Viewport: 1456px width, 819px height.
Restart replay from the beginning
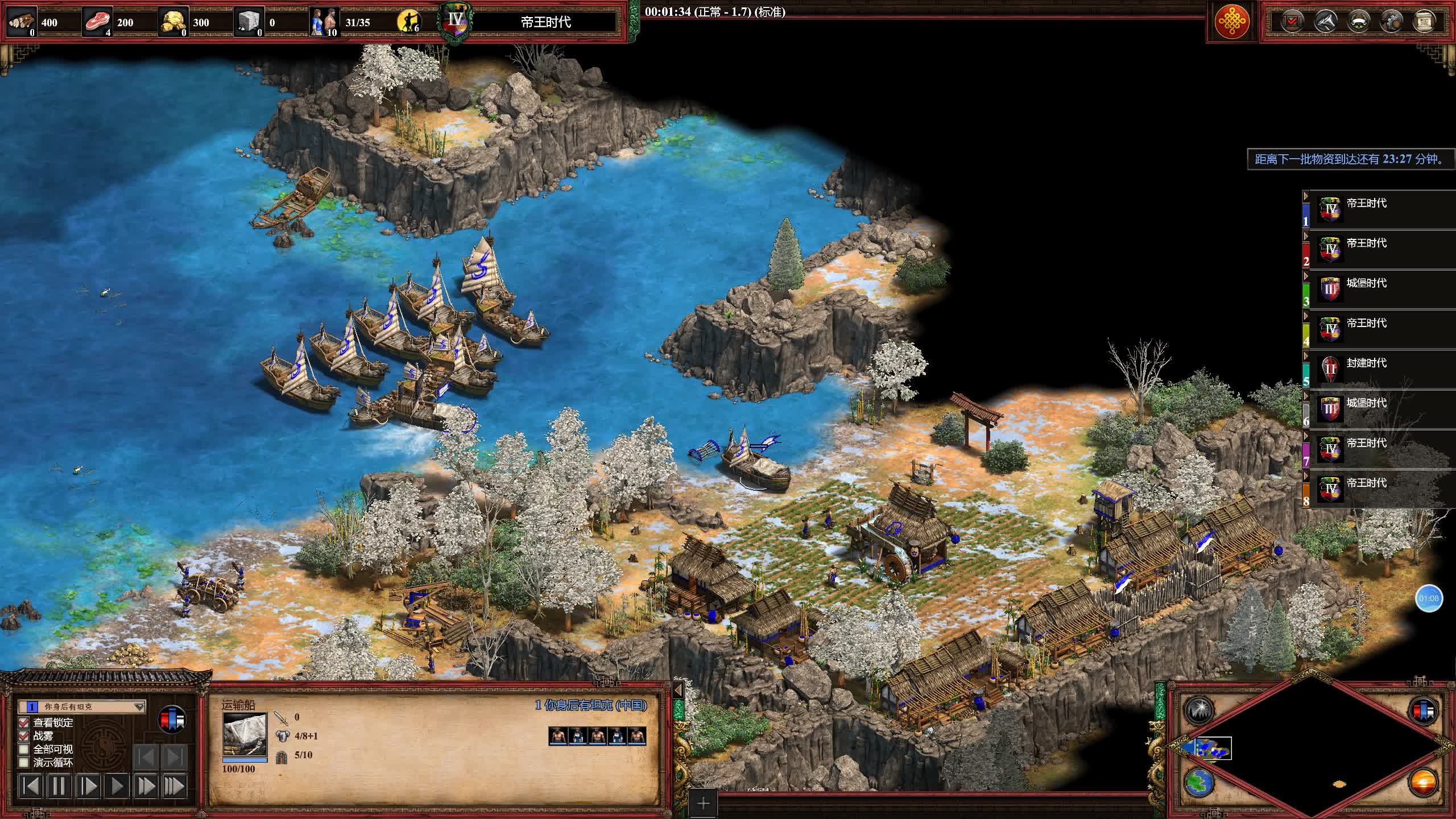click(x=31, y=786)
